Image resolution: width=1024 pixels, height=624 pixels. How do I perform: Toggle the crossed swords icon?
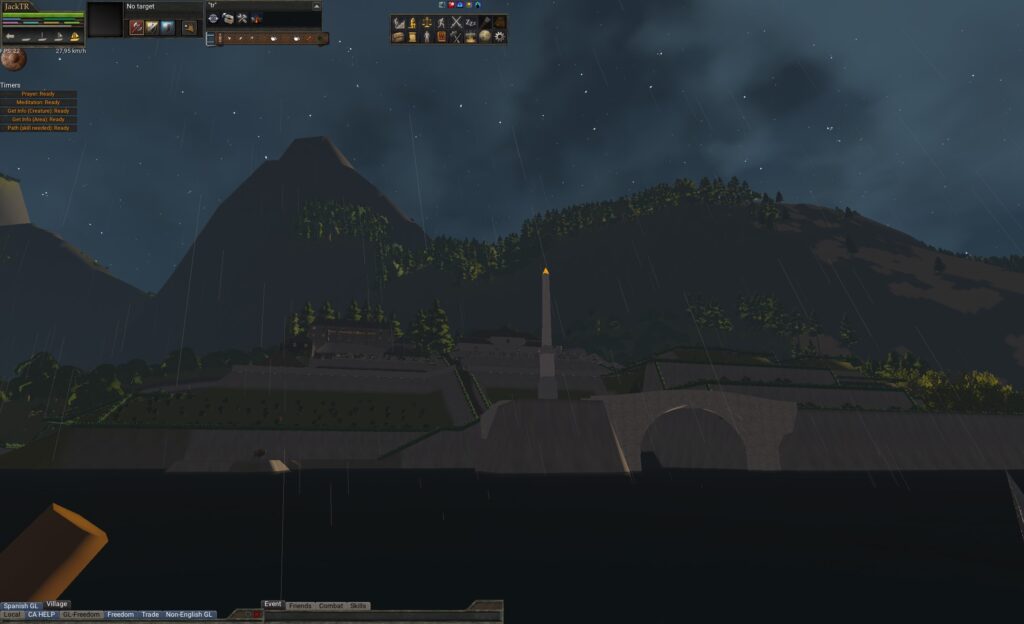456,22
